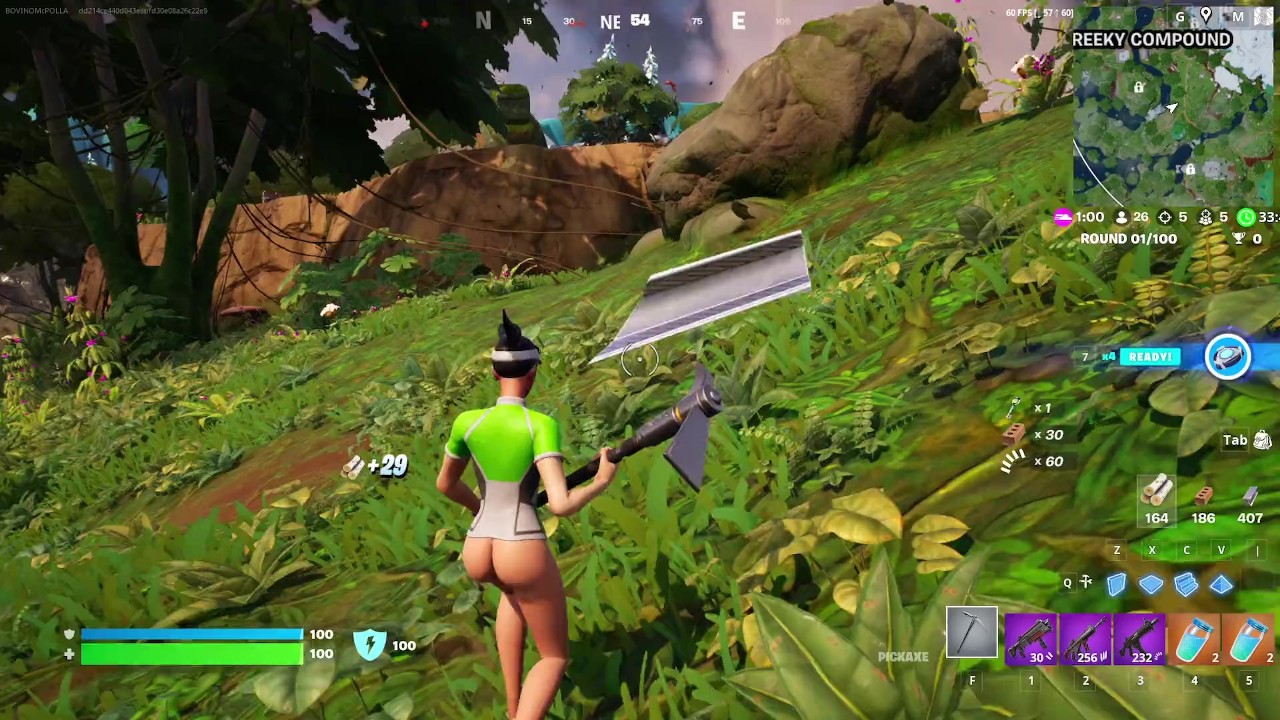1280x720 pixels.
Task: Choose the stairs building piece
Action: click(x=1187, y=584)
